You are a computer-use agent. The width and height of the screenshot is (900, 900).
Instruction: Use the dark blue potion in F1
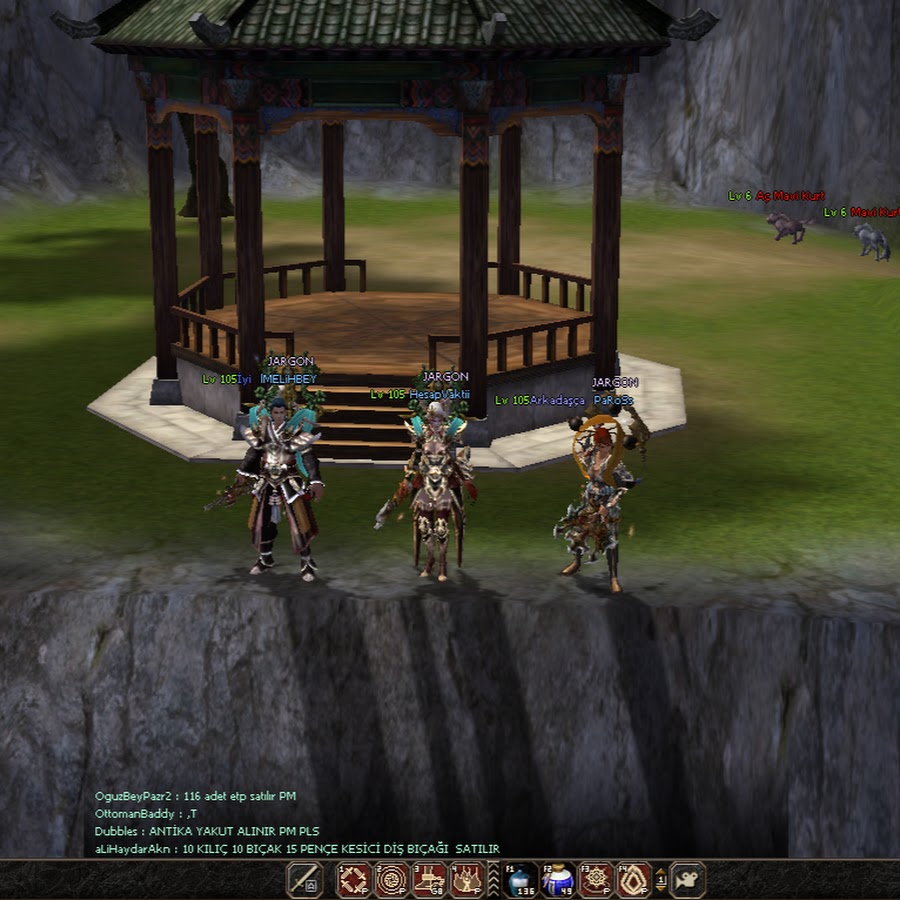pyautogui.click(x=521, y=880)
